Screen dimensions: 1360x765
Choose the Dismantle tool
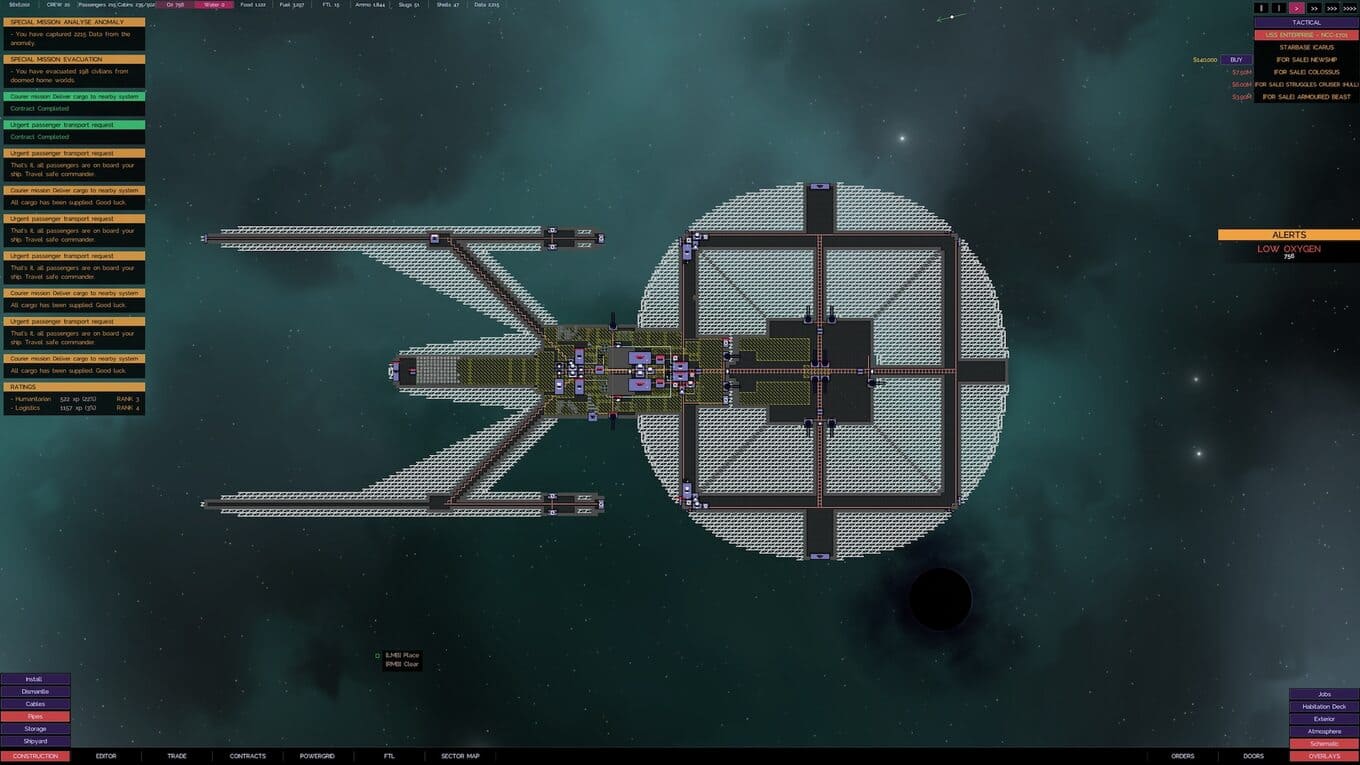[x=35, y=691]
